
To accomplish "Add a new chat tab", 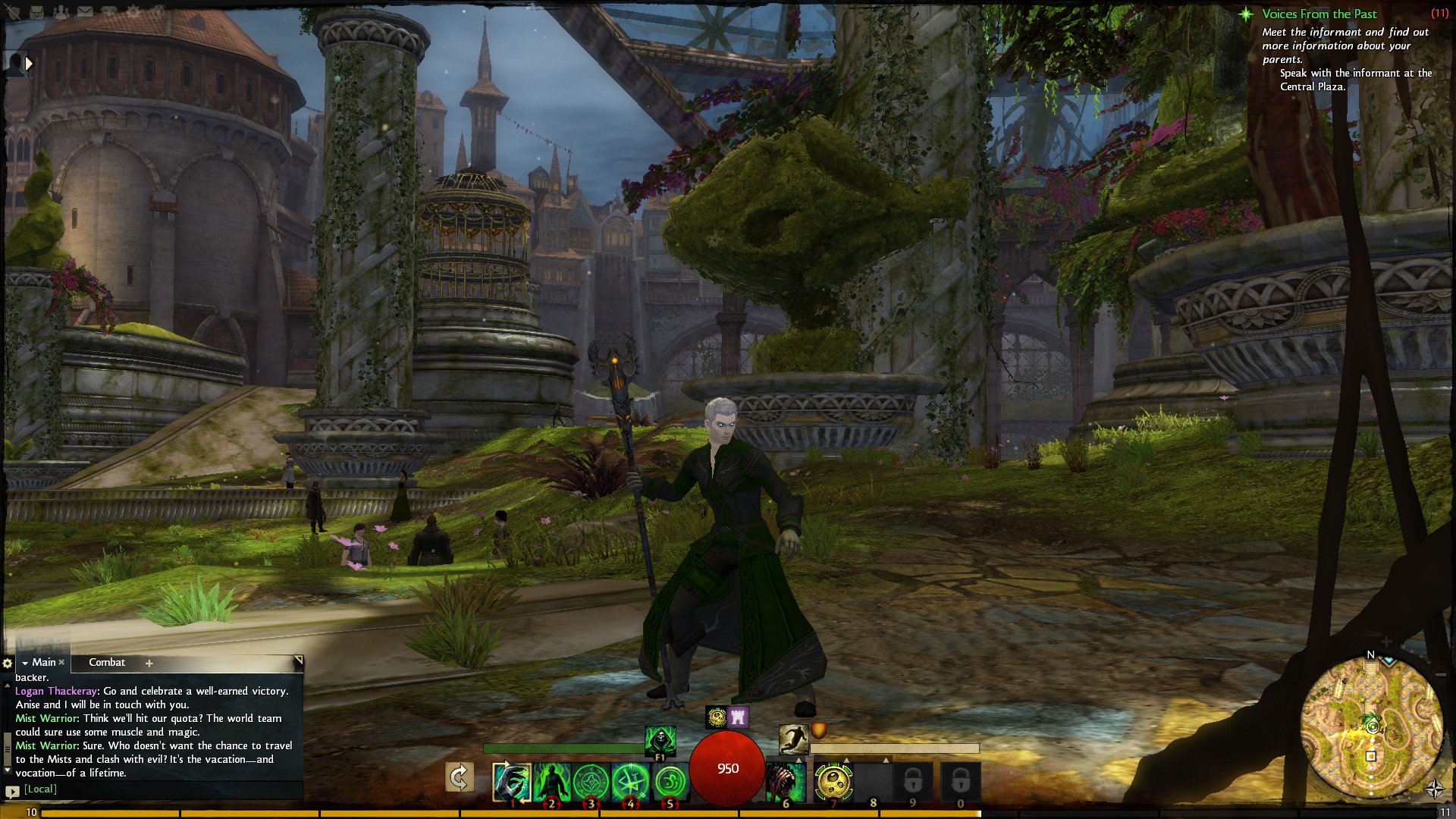I will click(x=149, y=664).
